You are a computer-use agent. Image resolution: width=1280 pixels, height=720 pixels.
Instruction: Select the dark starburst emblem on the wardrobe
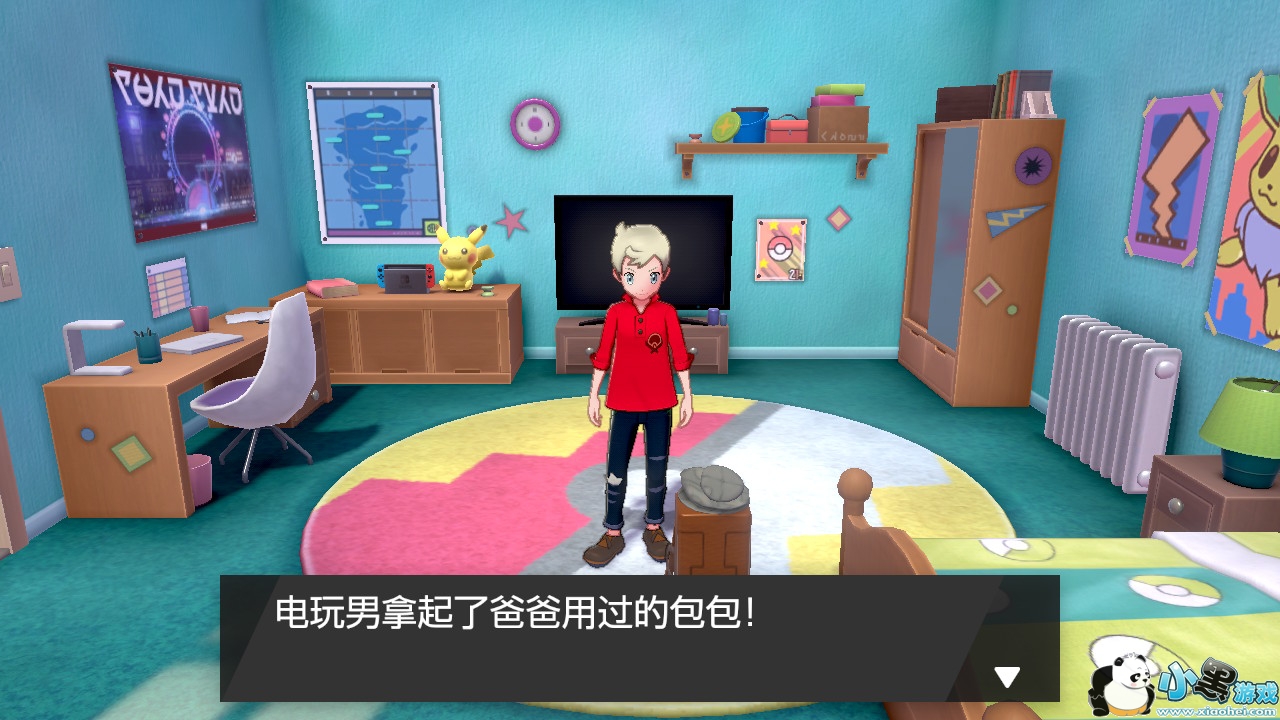point(1031,166)
